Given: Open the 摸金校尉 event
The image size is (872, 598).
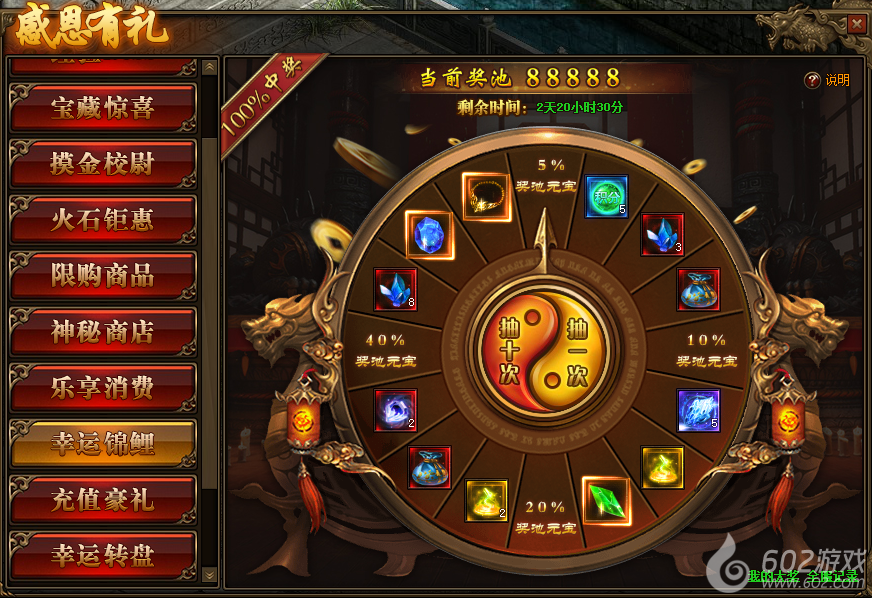Looking at the screenshot, I should pos(102,164).
